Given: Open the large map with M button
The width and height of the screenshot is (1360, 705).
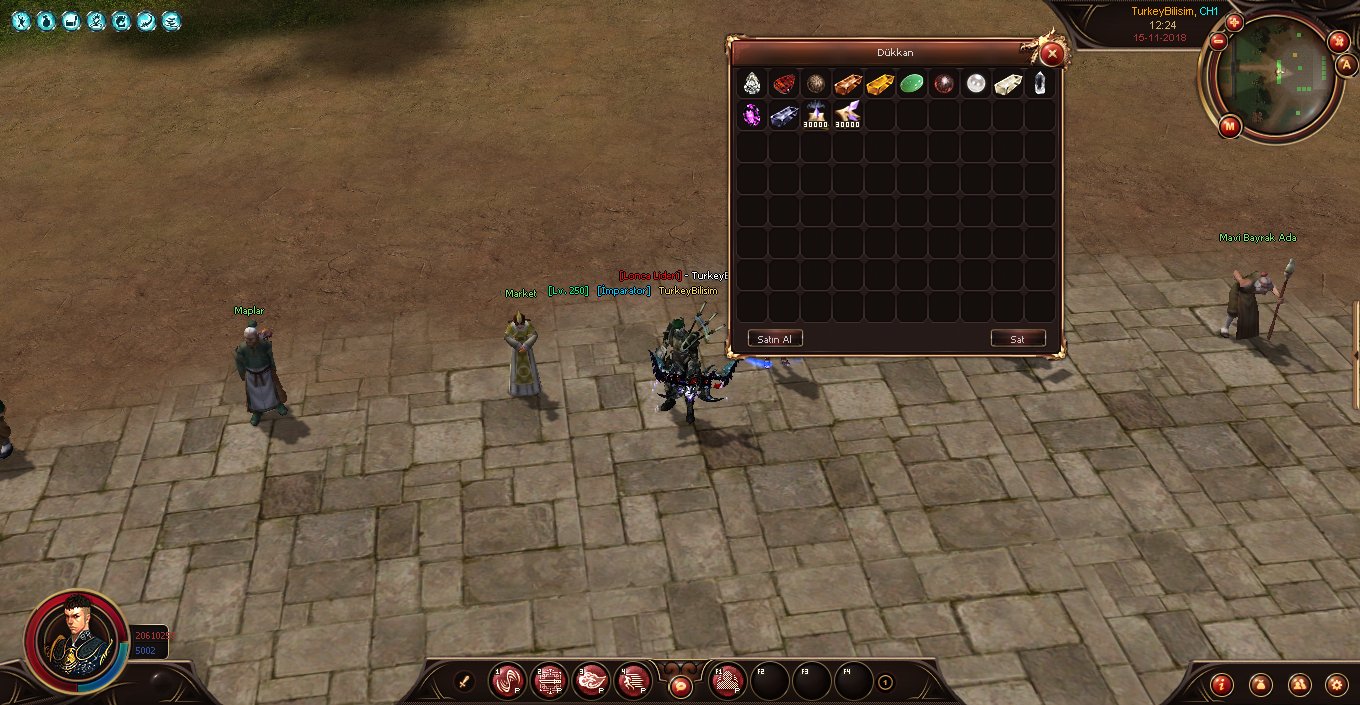Looking at the screenshot, I should 1230,126.
